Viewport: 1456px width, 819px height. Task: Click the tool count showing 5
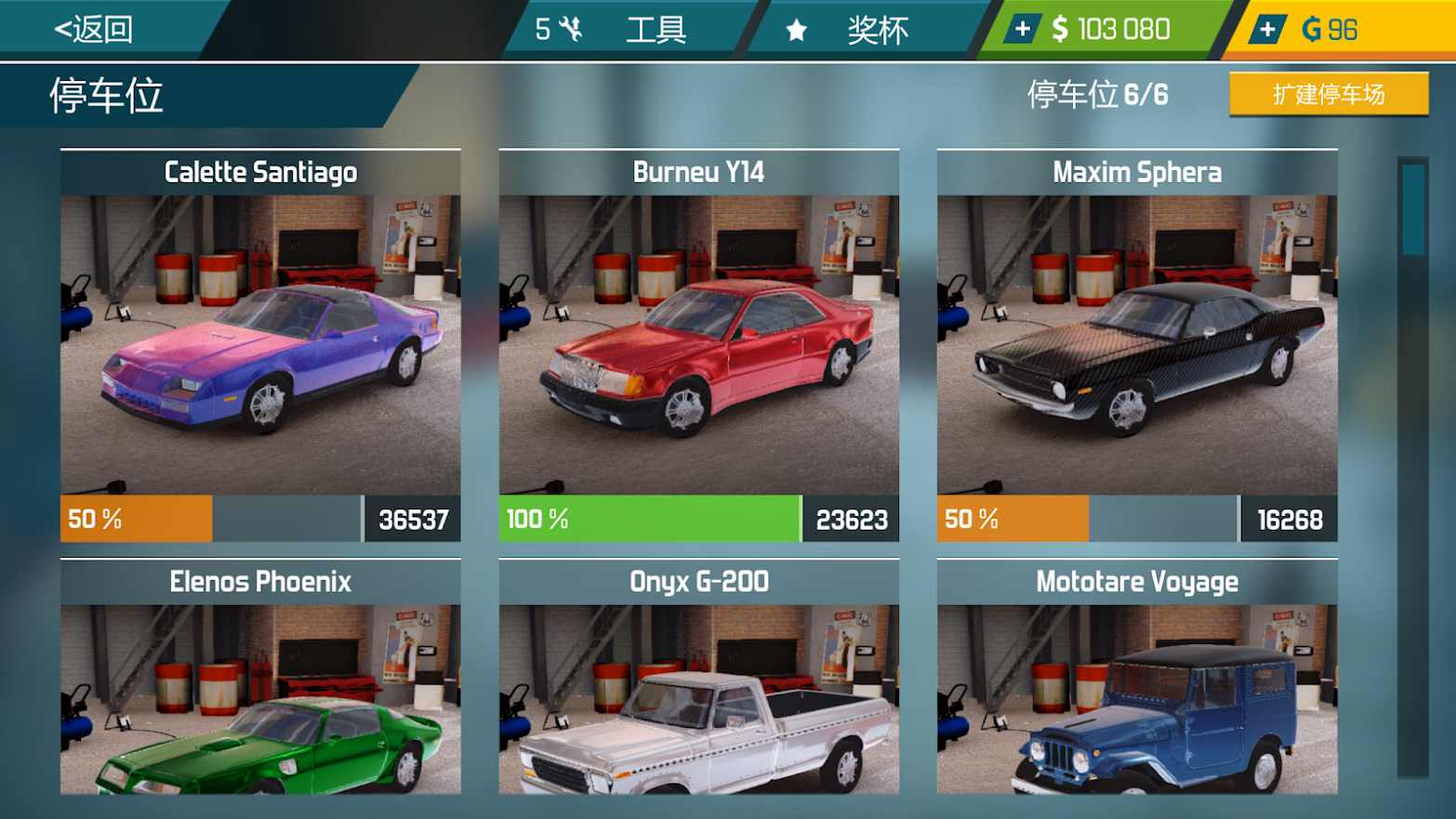[542, 28]
